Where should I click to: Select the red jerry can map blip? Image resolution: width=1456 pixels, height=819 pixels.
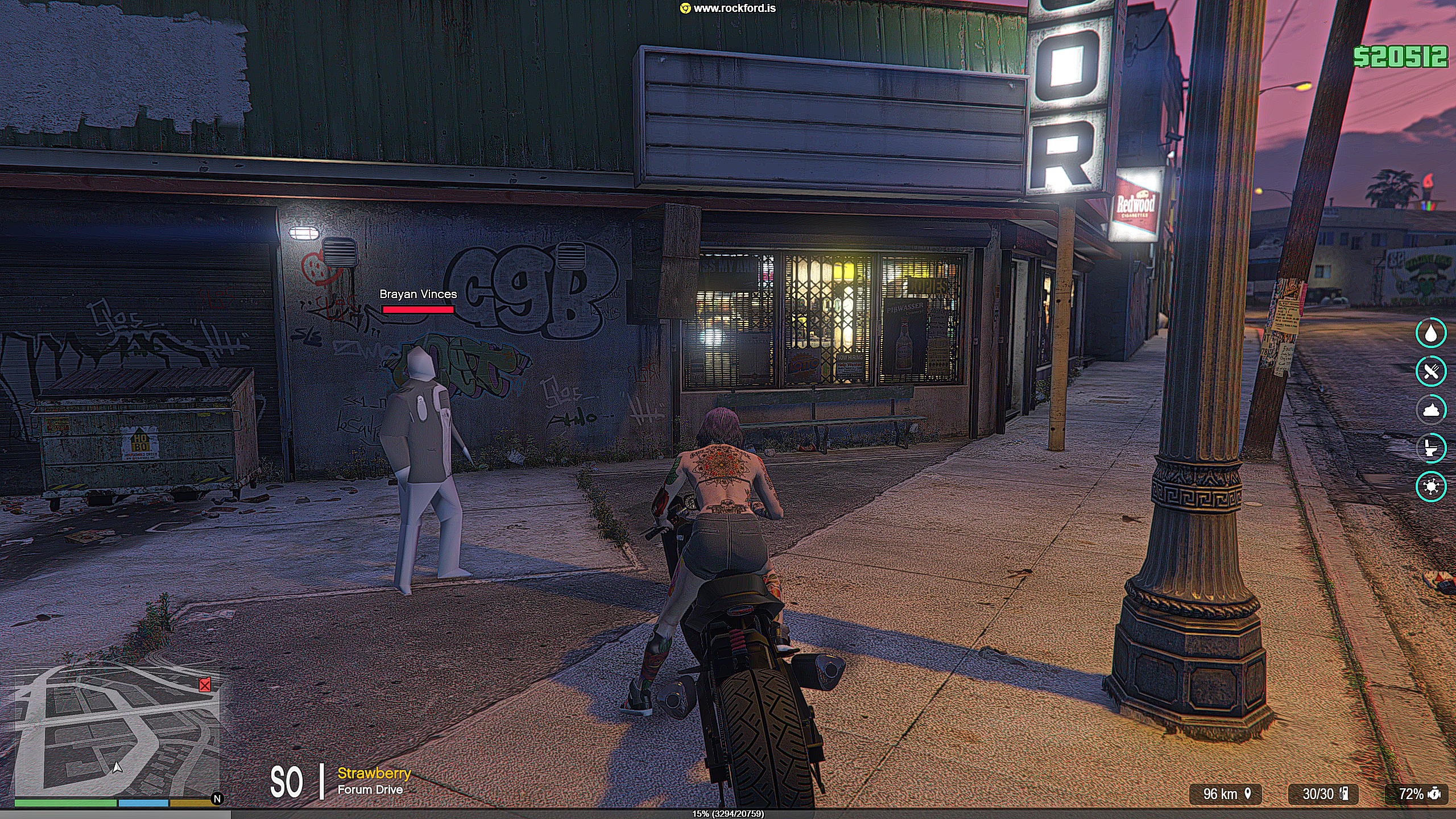coord(205,685)
